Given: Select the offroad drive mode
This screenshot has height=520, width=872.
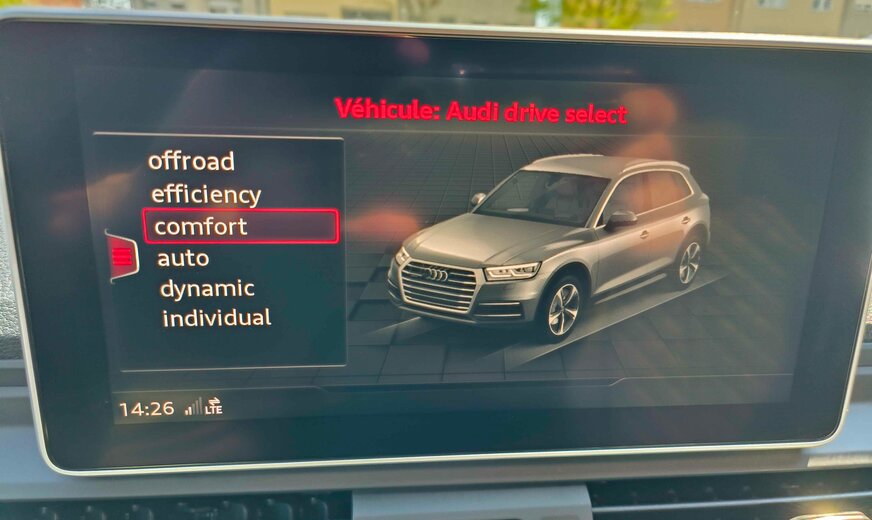Looking at the screenshot, I should (191, 161).
